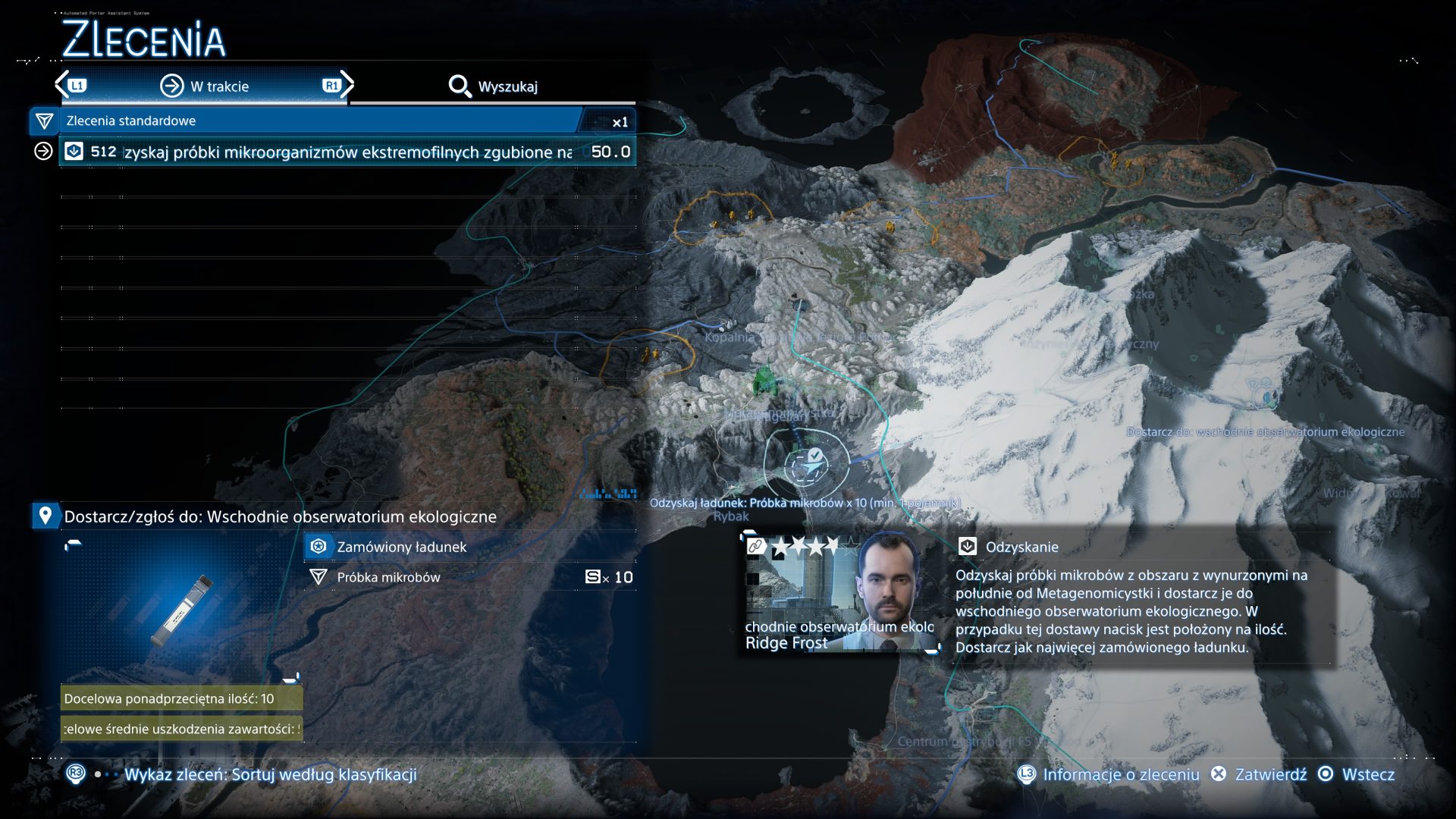Click the Próbka mikrobów cargo row
Image resolution: width=1456 pixels, height=819 pixels.
pos(470,577)
